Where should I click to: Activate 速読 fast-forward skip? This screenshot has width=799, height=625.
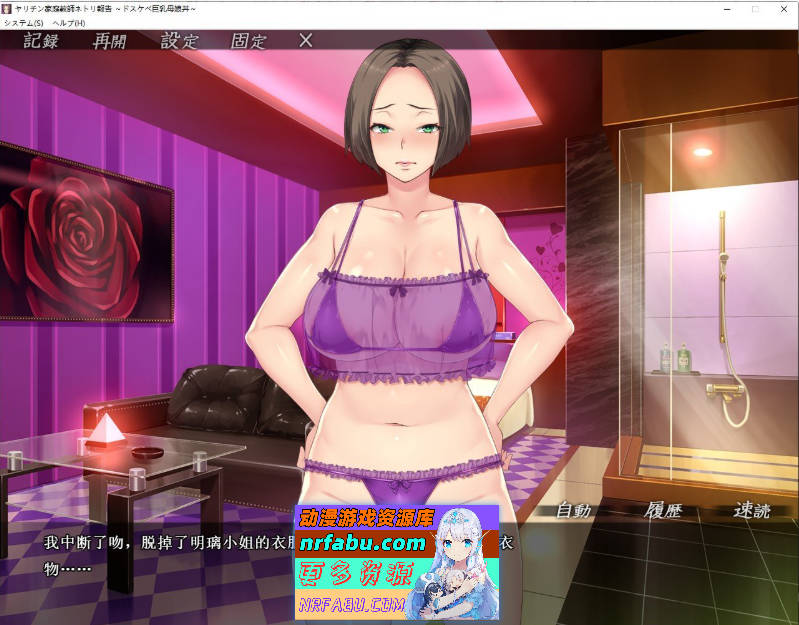[x=752, y=510]
